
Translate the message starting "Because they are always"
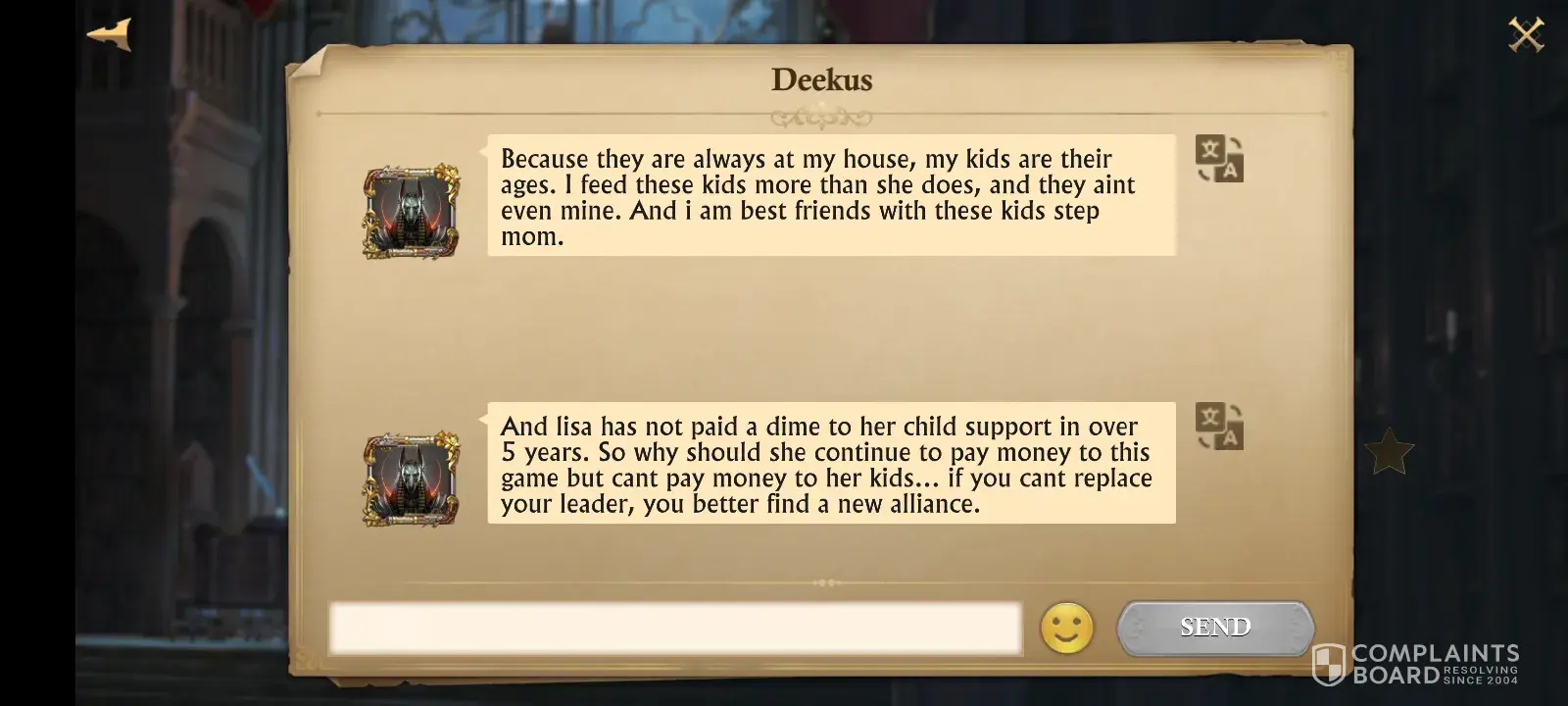tap(1219, 159)
